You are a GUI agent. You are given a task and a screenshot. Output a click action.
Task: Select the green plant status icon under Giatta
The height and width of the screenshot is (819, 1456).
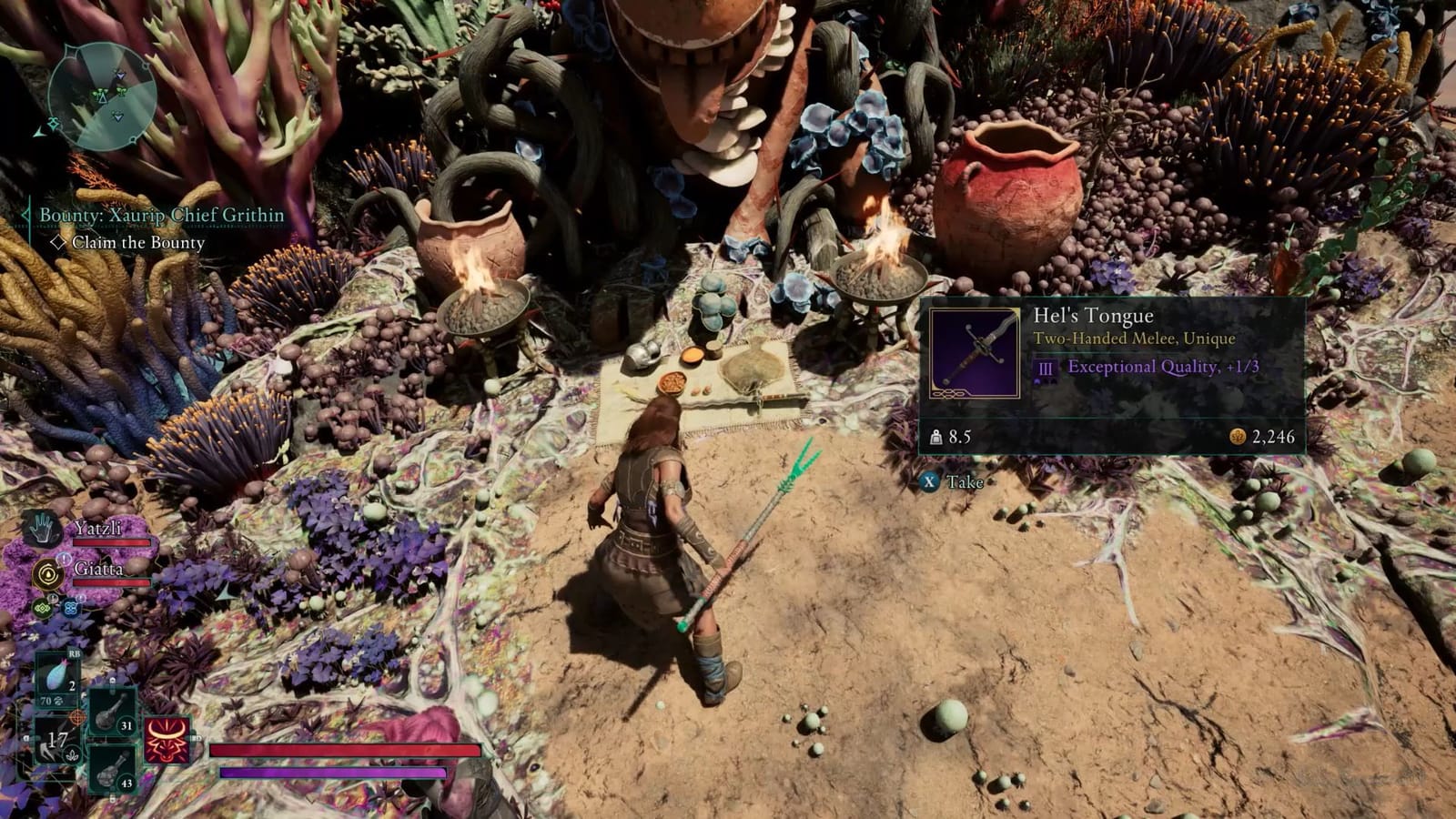point(42,607)
